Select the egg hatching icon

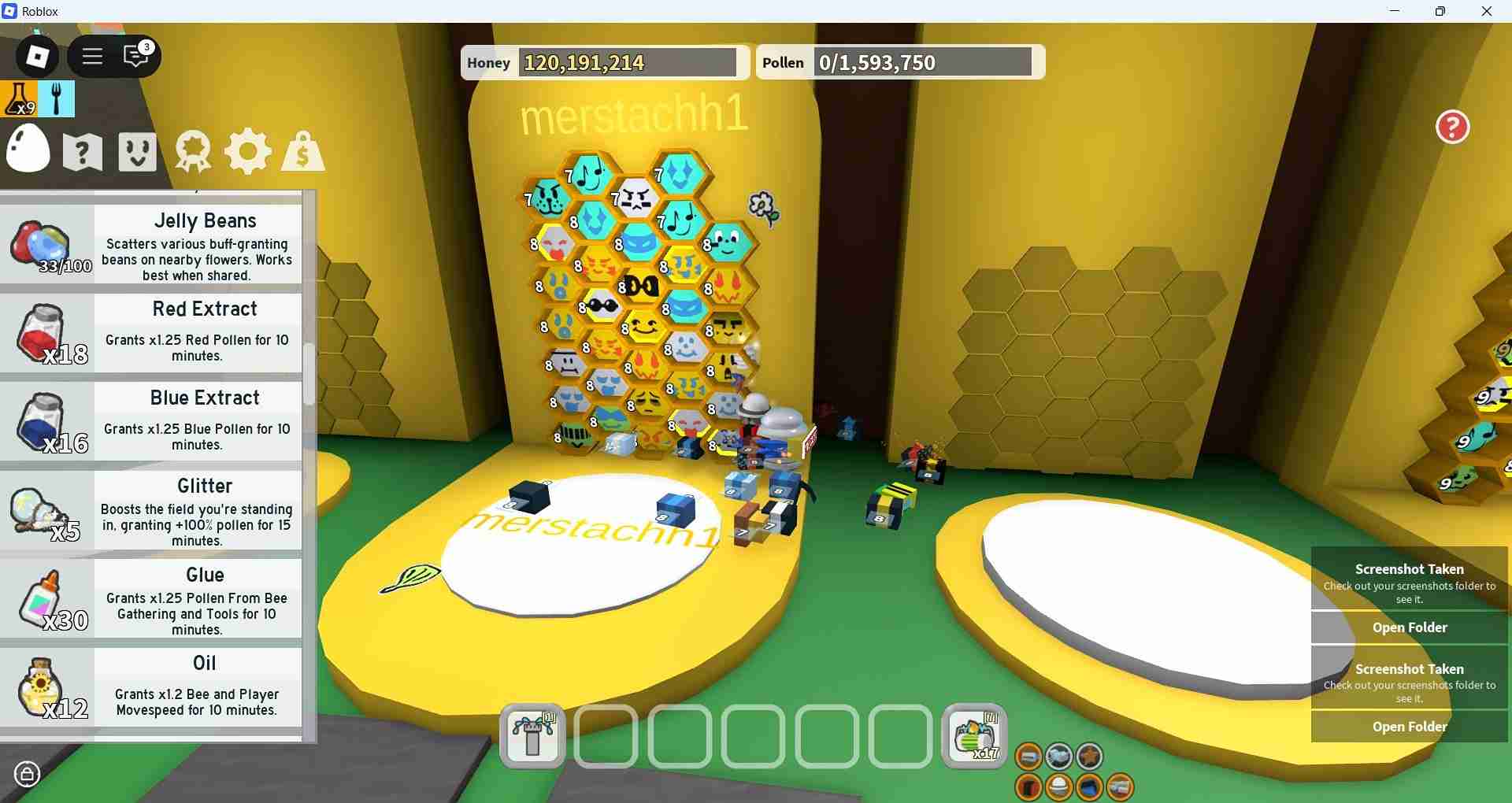click(x=28, y=150)
